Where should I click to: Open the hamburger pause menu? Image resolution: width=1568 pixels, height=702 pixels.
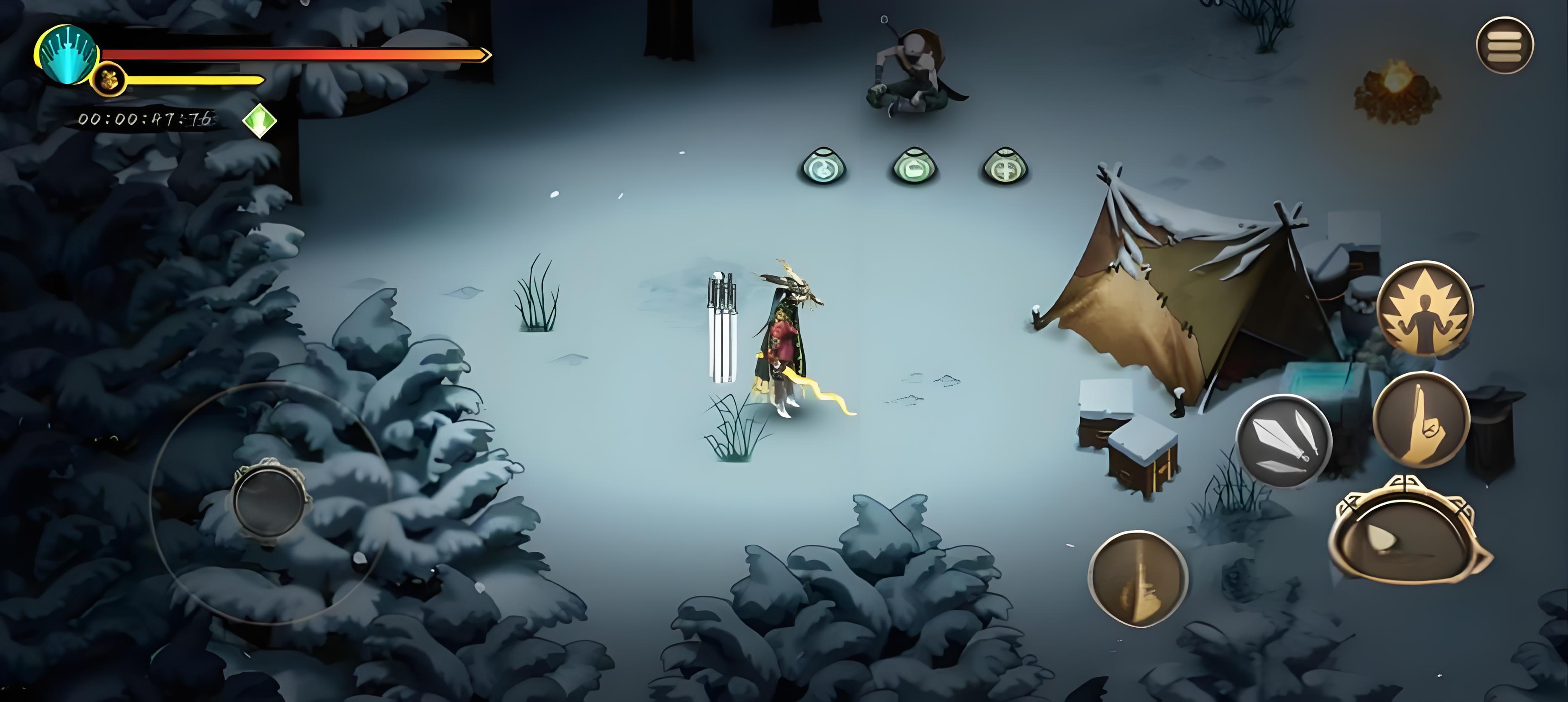pos(1504,45)
